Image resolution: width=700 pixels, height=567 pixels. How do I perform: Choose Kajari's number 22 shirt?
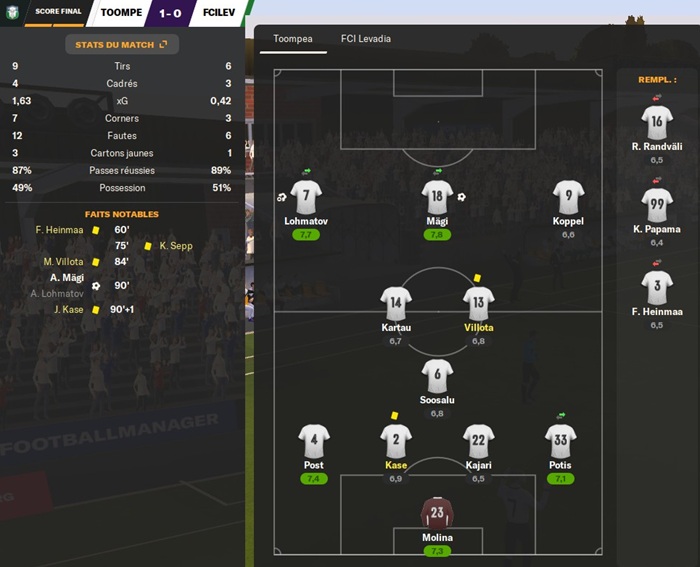479,440
